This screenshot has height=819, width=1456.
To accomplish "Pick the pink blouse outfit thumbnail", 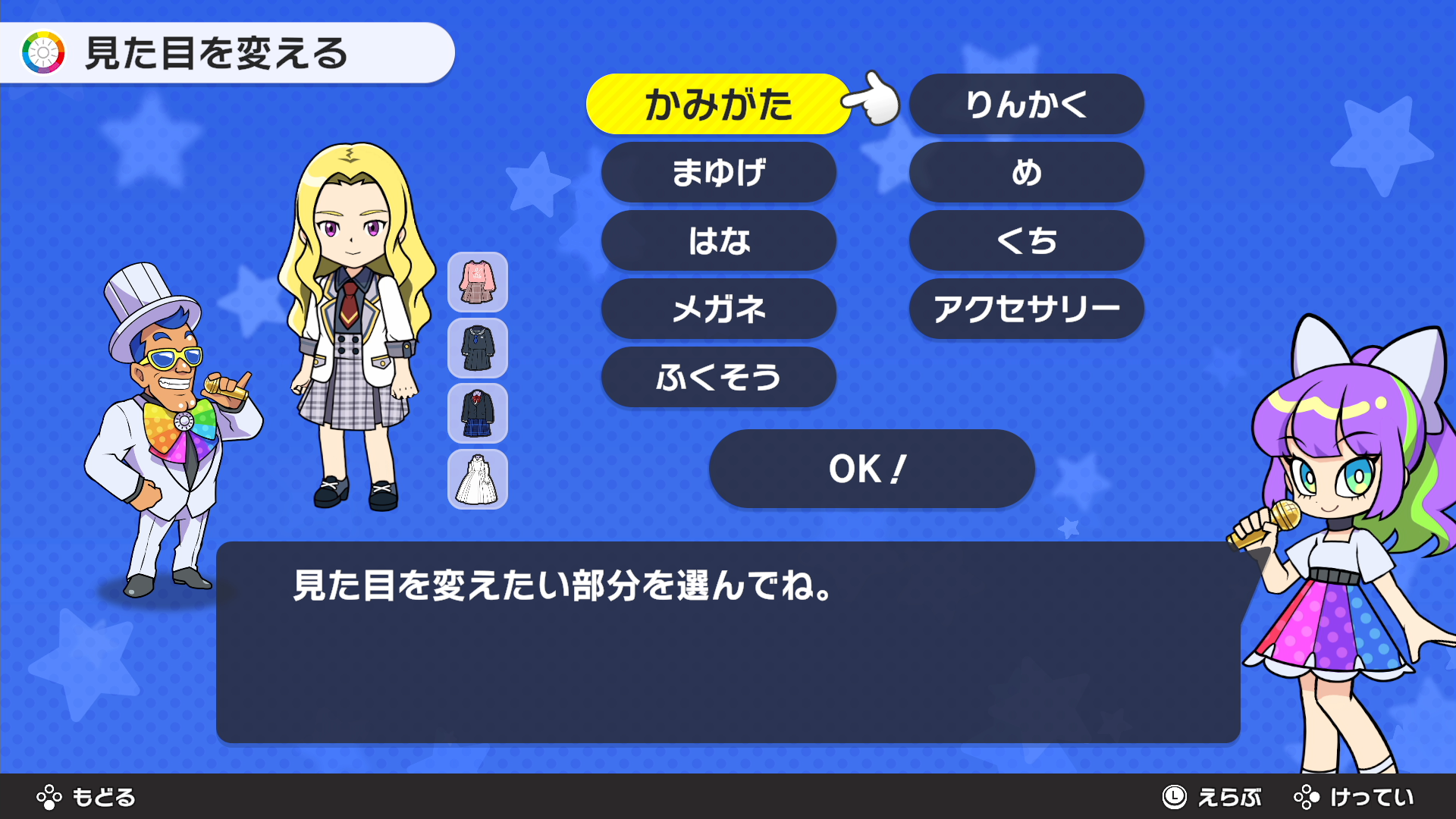I will (x=477, y=282).
